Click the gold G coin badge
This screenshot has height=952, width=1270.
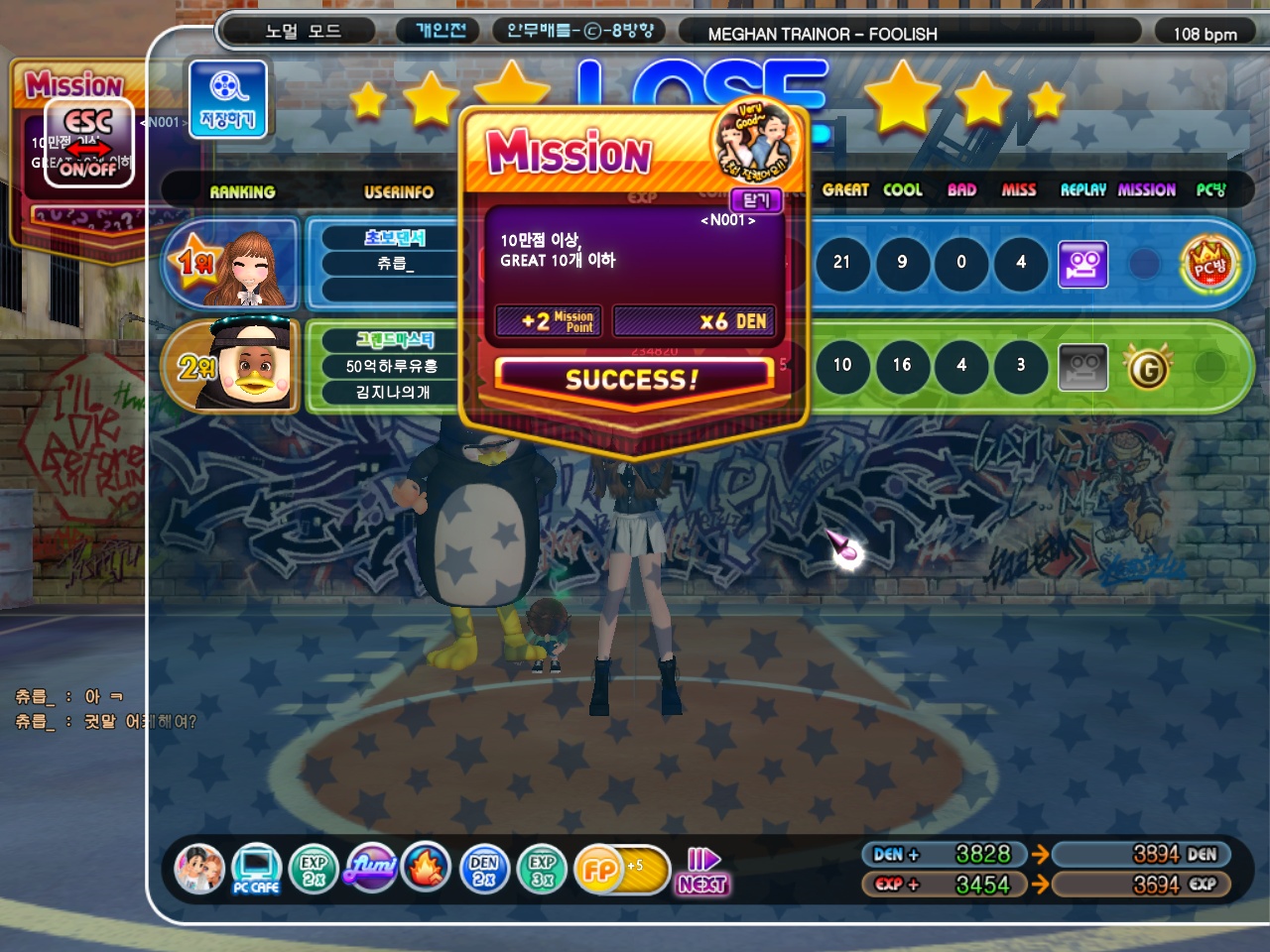coord(1148,369)
